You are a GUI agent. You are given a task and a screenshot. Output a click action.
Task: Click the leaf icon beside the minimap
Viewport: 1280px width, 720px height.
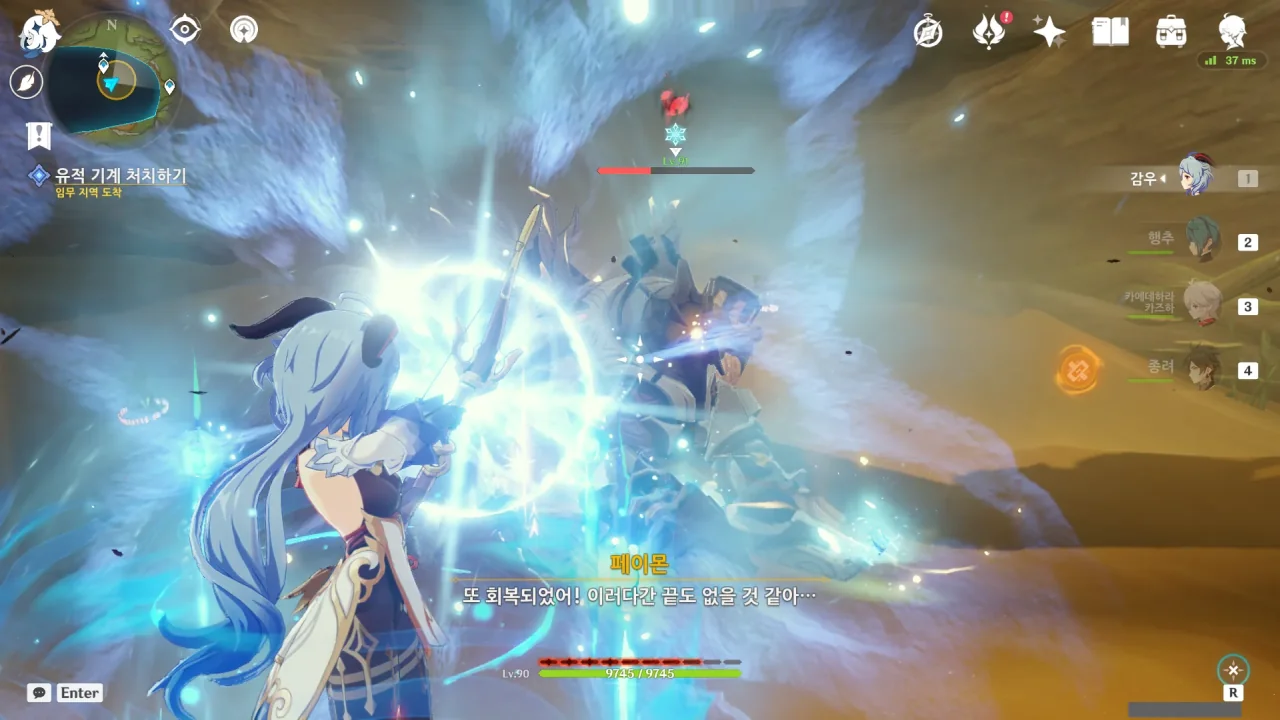pyautogui.click(x=26, y=81)
